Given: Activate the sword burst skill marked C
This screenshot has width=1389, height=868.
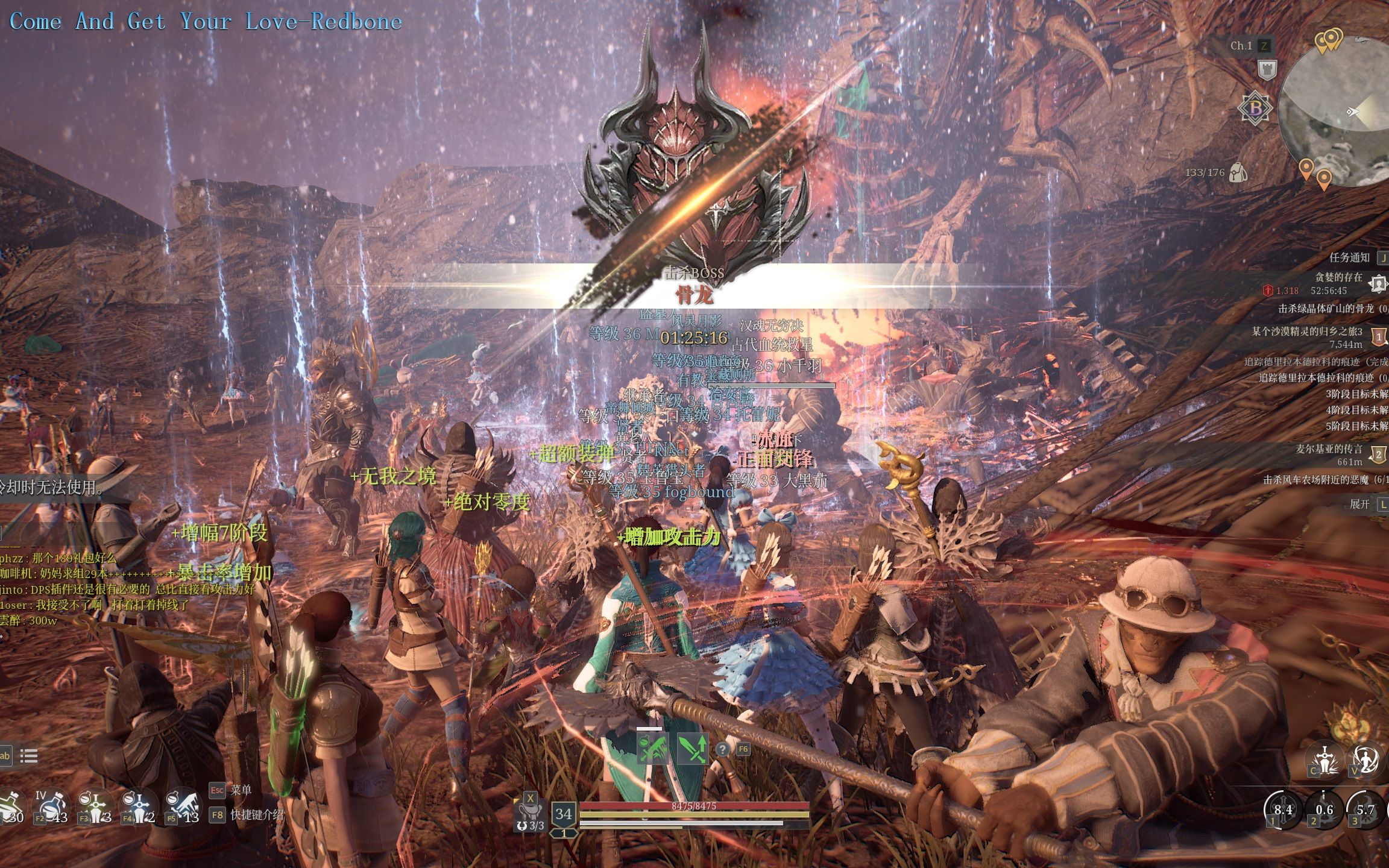Looking at the screenshot, I should tap(1324, 759).
